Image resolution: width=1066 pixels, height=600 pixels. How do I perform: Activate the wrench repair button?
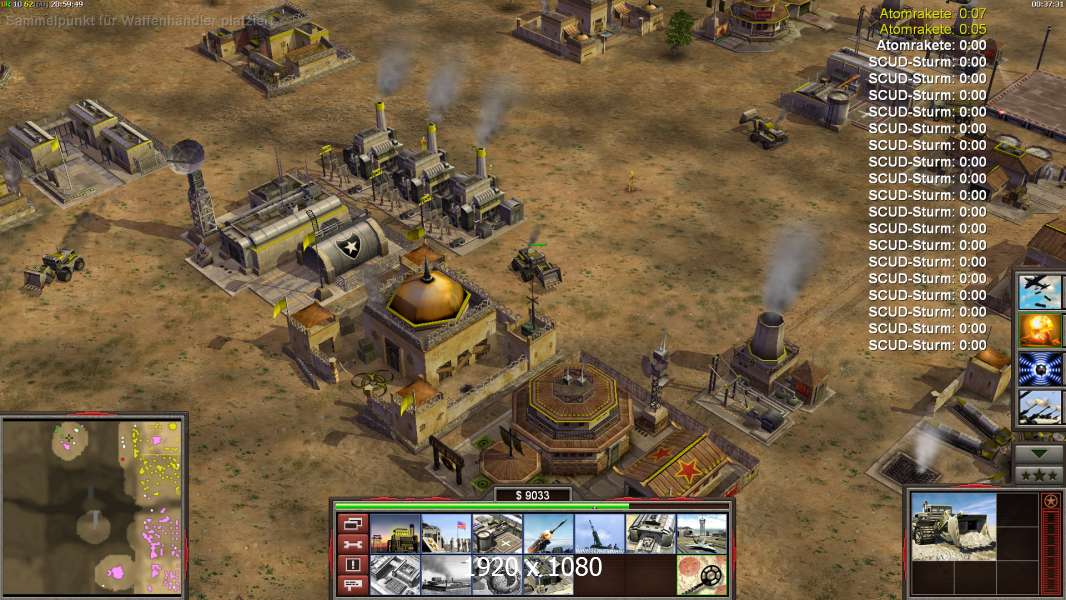point(352,544)
